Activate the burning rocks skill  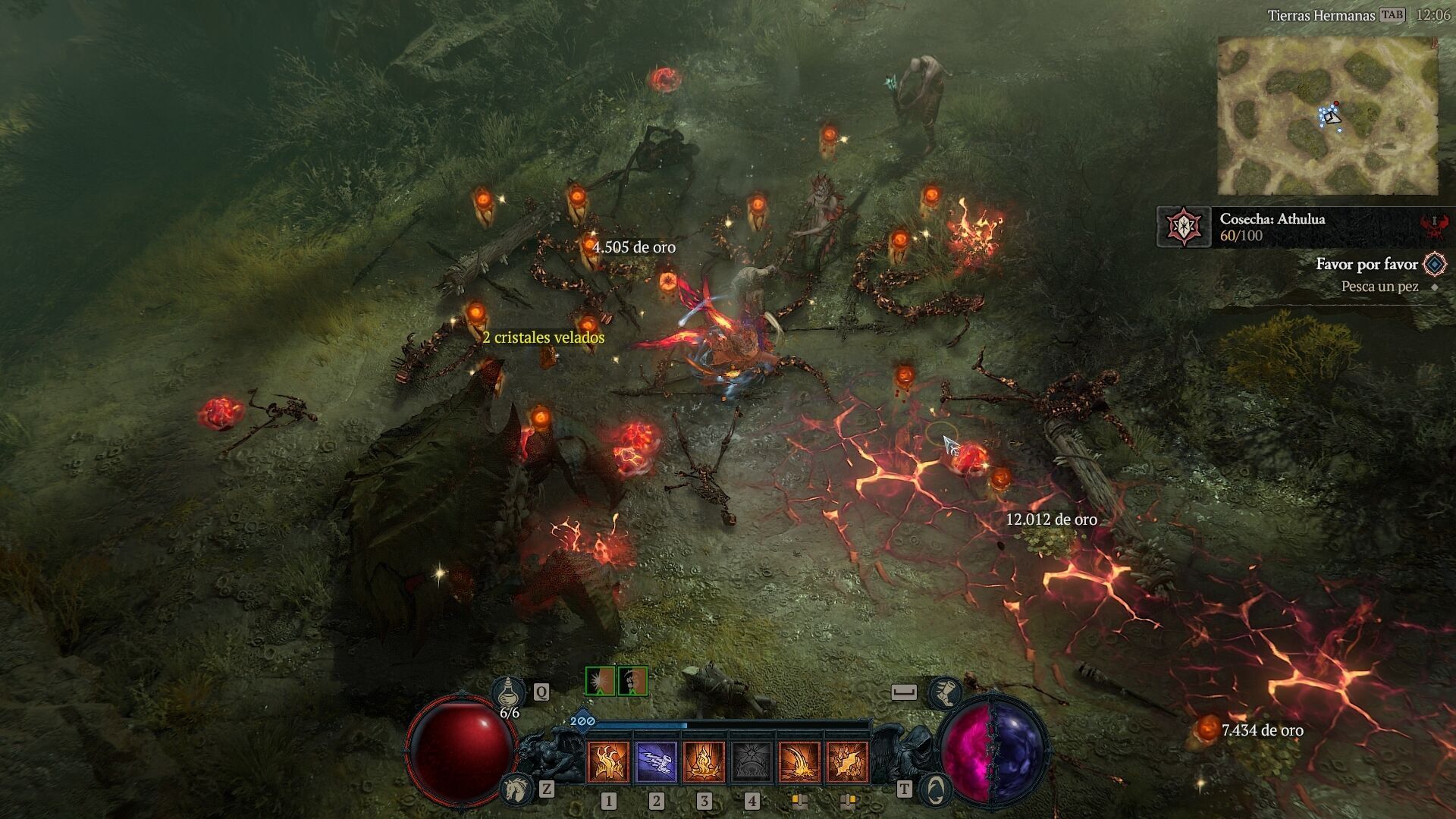[x=847, y=762]
